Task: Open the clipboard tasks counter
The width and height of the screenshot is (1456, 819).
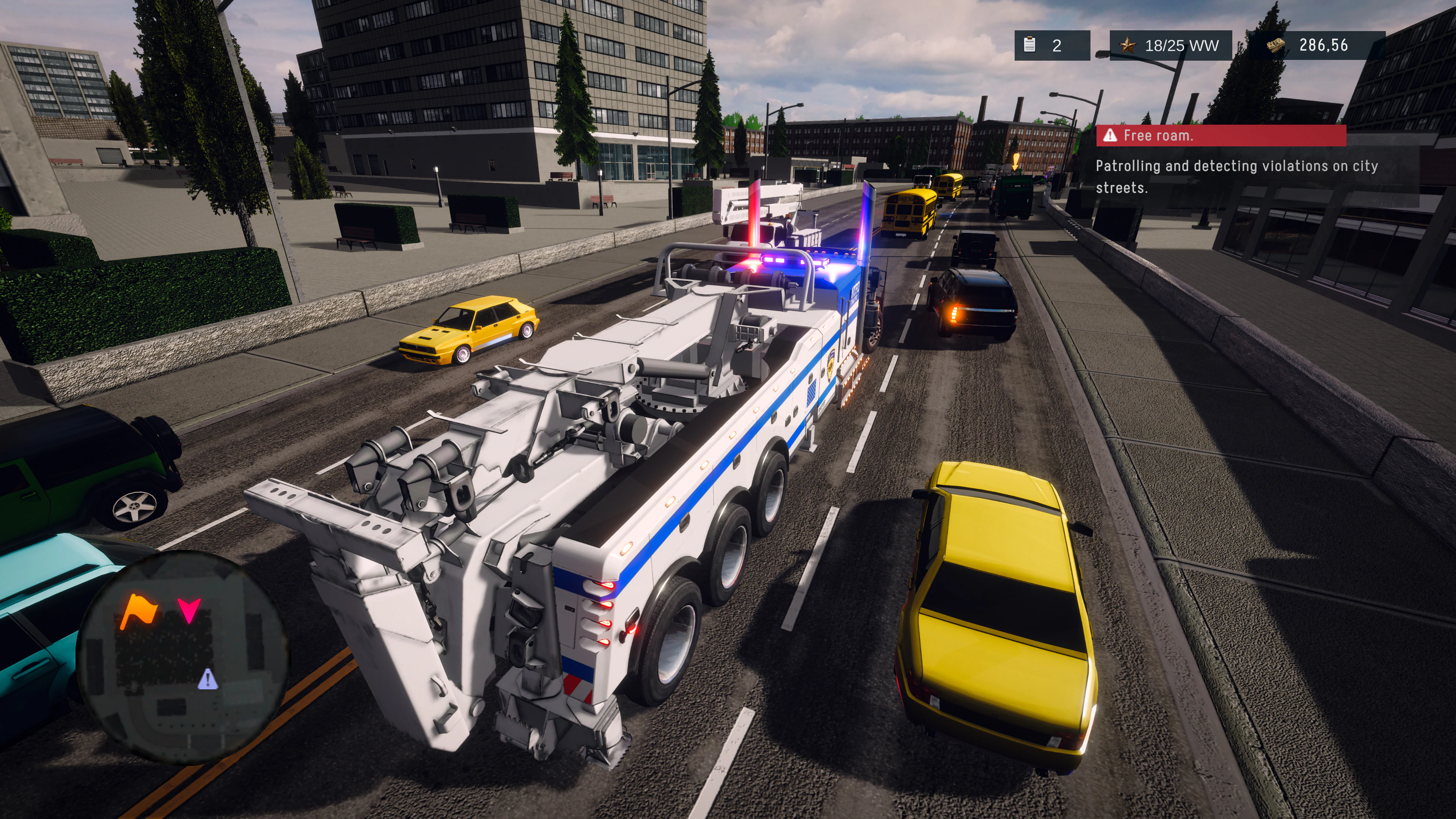Action: (1051, 45)
